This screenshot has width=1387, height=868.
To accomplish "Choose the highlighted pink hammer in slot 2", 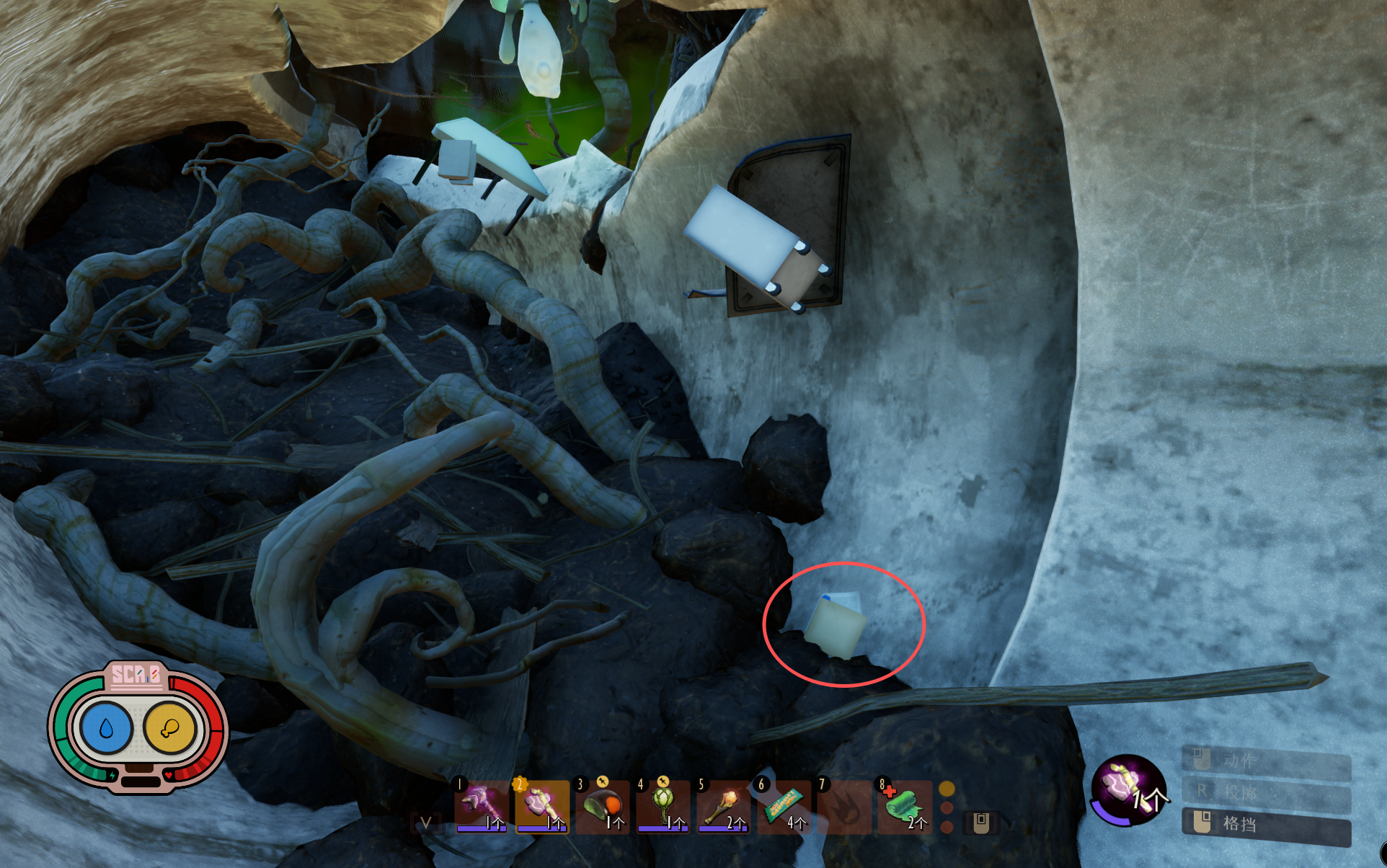I will click(x=541, y=806).
